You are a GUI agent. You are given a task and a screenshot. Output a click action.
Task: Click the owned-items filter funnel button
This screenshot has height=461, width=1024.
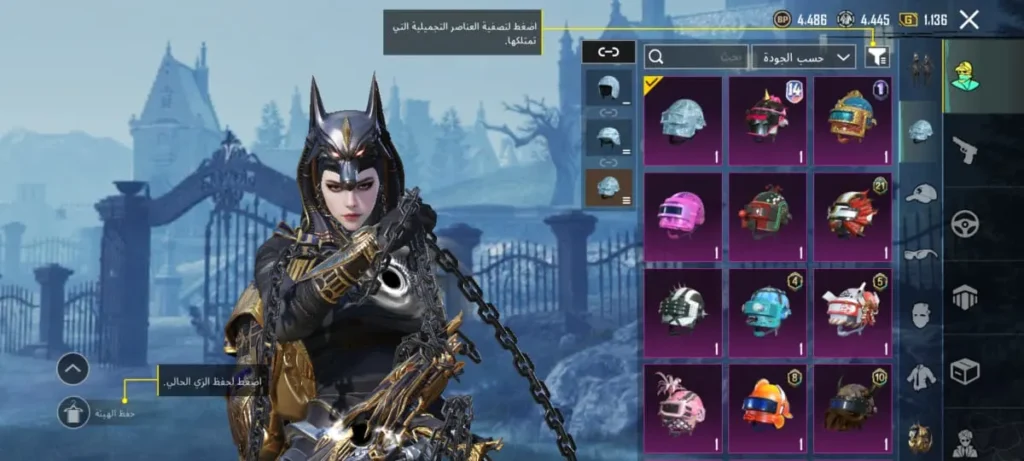(x=877, y=57)
